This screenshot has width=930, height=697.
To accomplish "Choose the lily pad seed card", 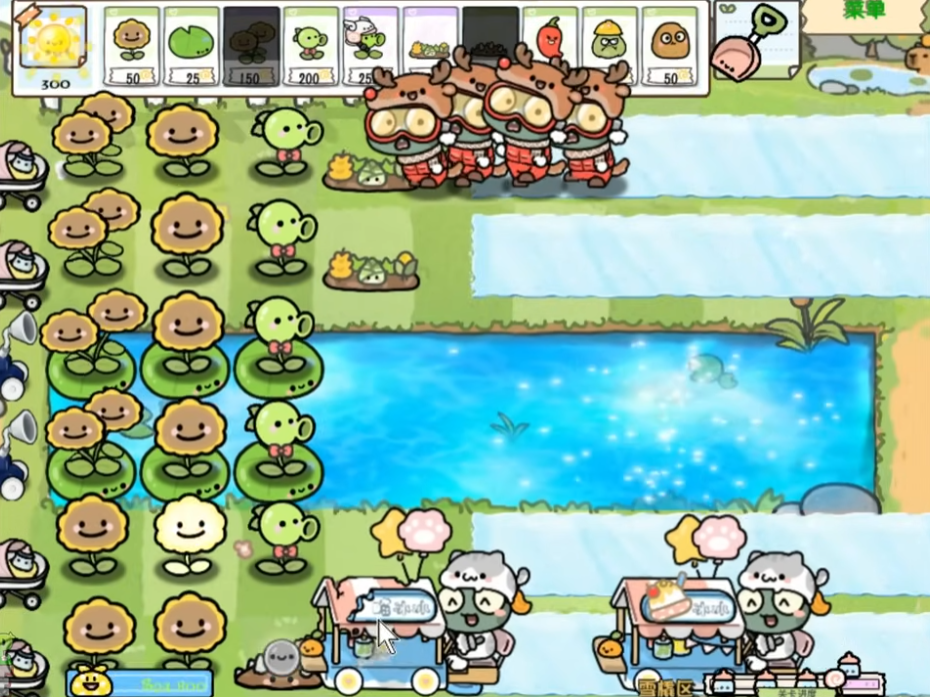I will pyautogui.click(x=191, y=45).
